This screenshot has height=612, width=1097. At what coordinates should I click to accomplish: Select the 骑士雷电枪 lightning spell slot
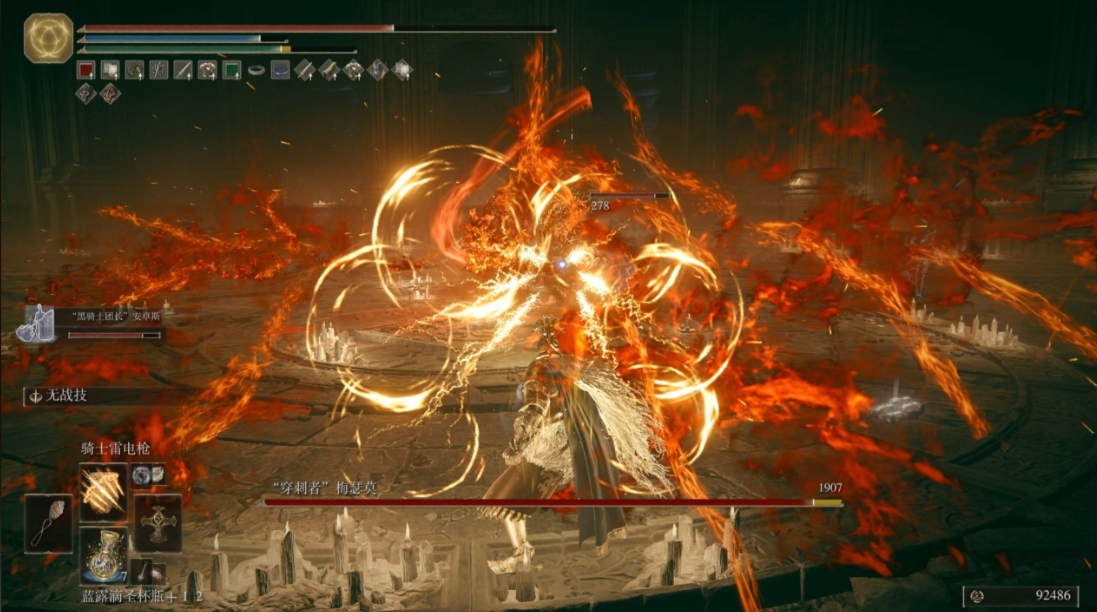pyautogui.click(x=104, y=489)
